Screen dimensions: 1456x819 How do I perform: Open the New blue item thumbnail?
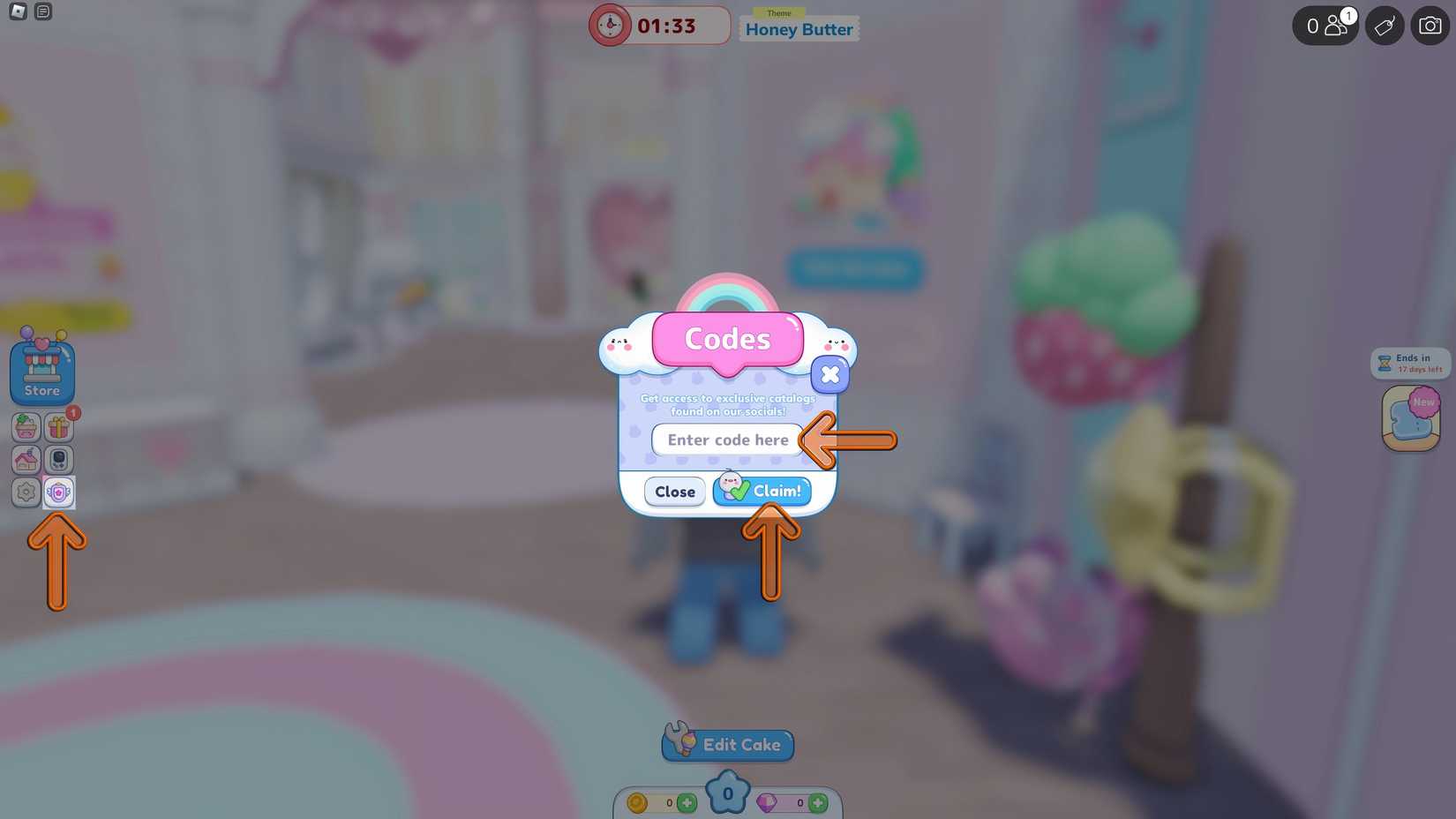[1409, 417]
